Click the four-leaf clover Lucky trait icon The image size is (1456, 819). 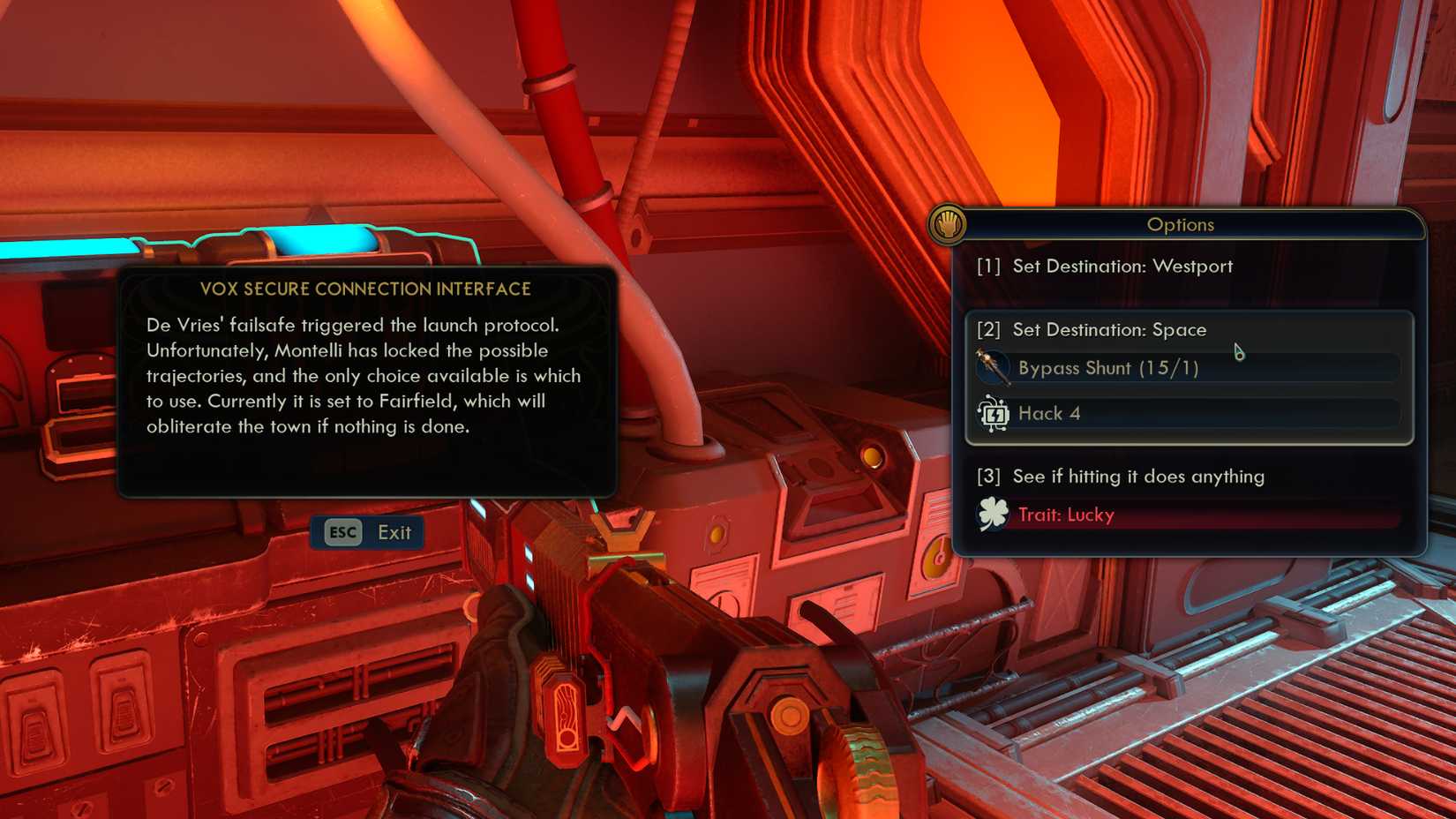click(x=994, y=512)
